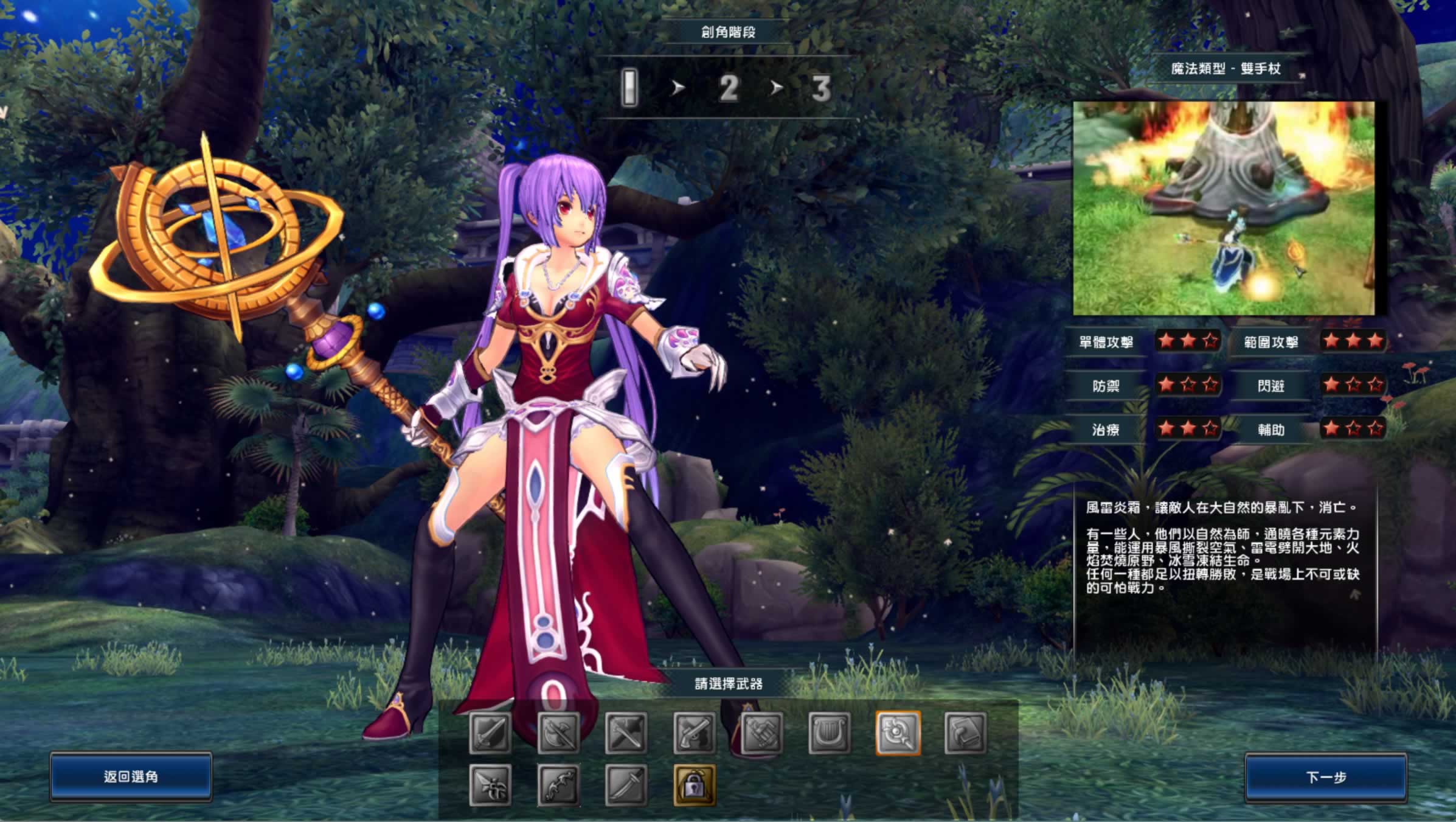
Task: Select the sword and shield weapon
Action: 490,733
